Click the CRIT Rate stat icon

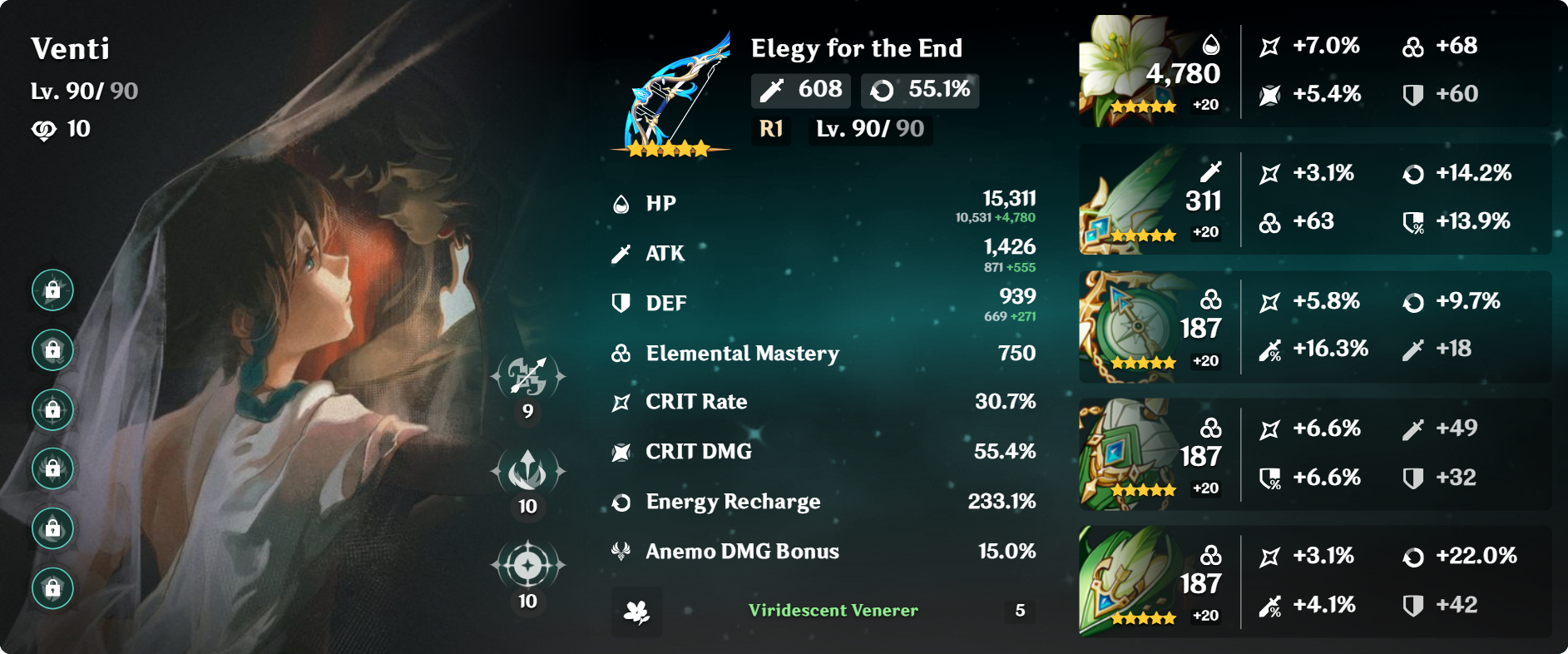[619, 401]
